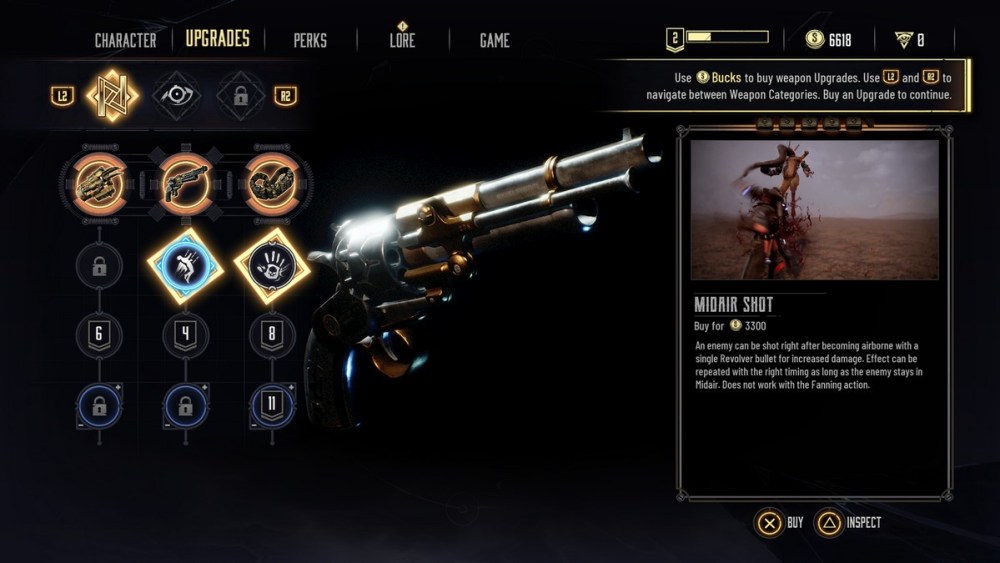
Task: Choose the blue node numbered 11
Action: coord(271,406)
